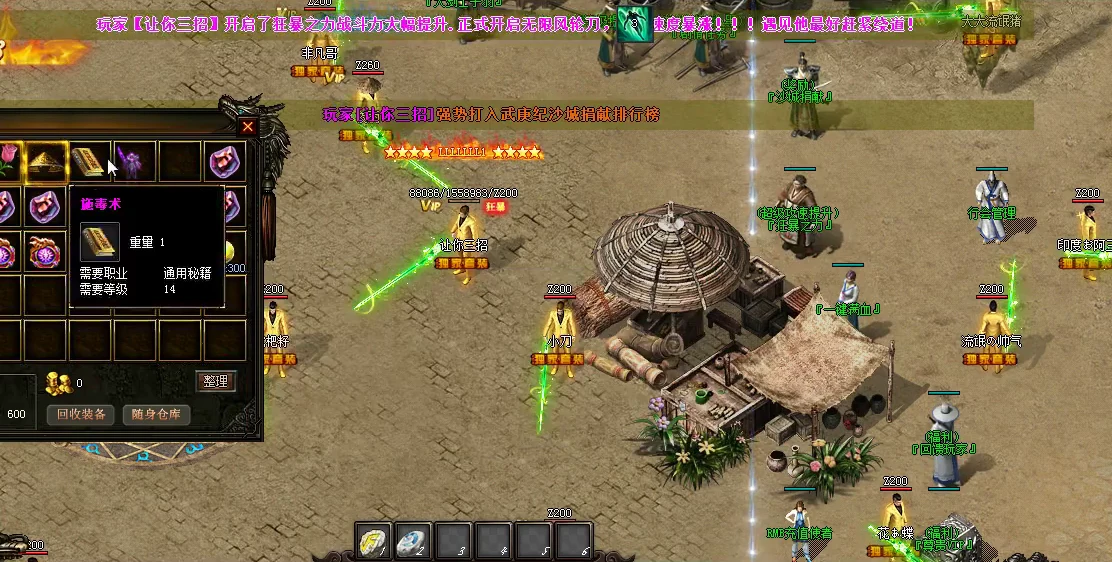Pick the purple figure item in bag
1112x562 pixels.
tap(134, 160)
